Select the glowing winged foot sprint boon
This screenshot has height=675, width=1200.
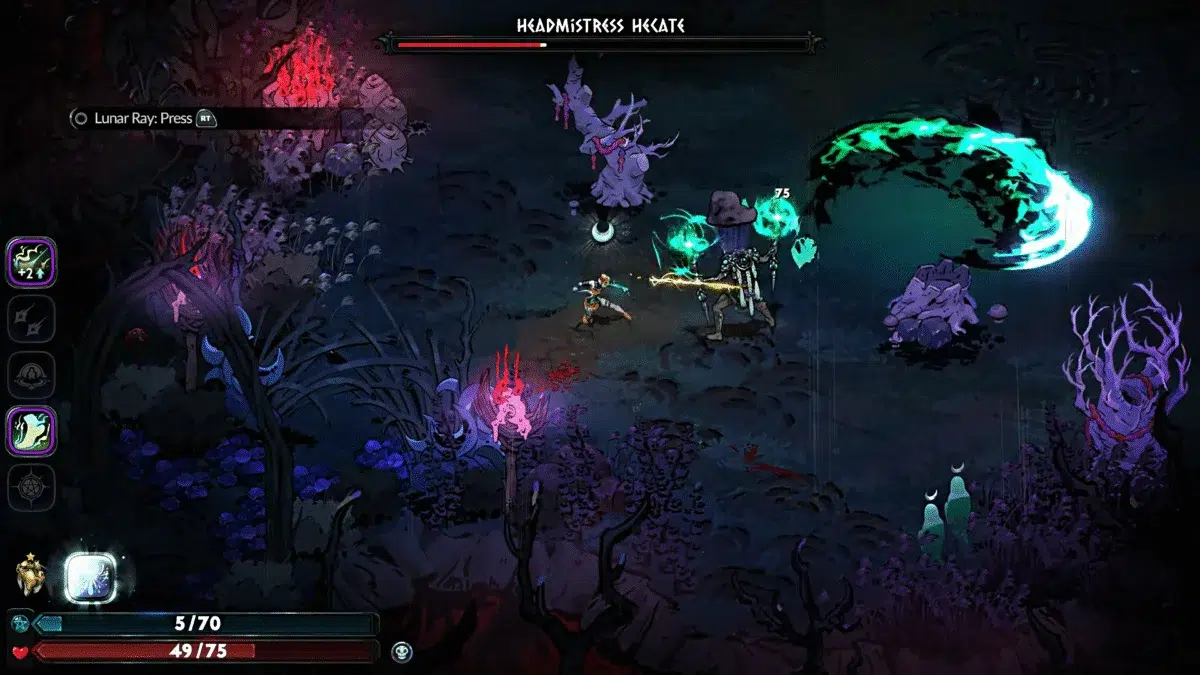32,432
